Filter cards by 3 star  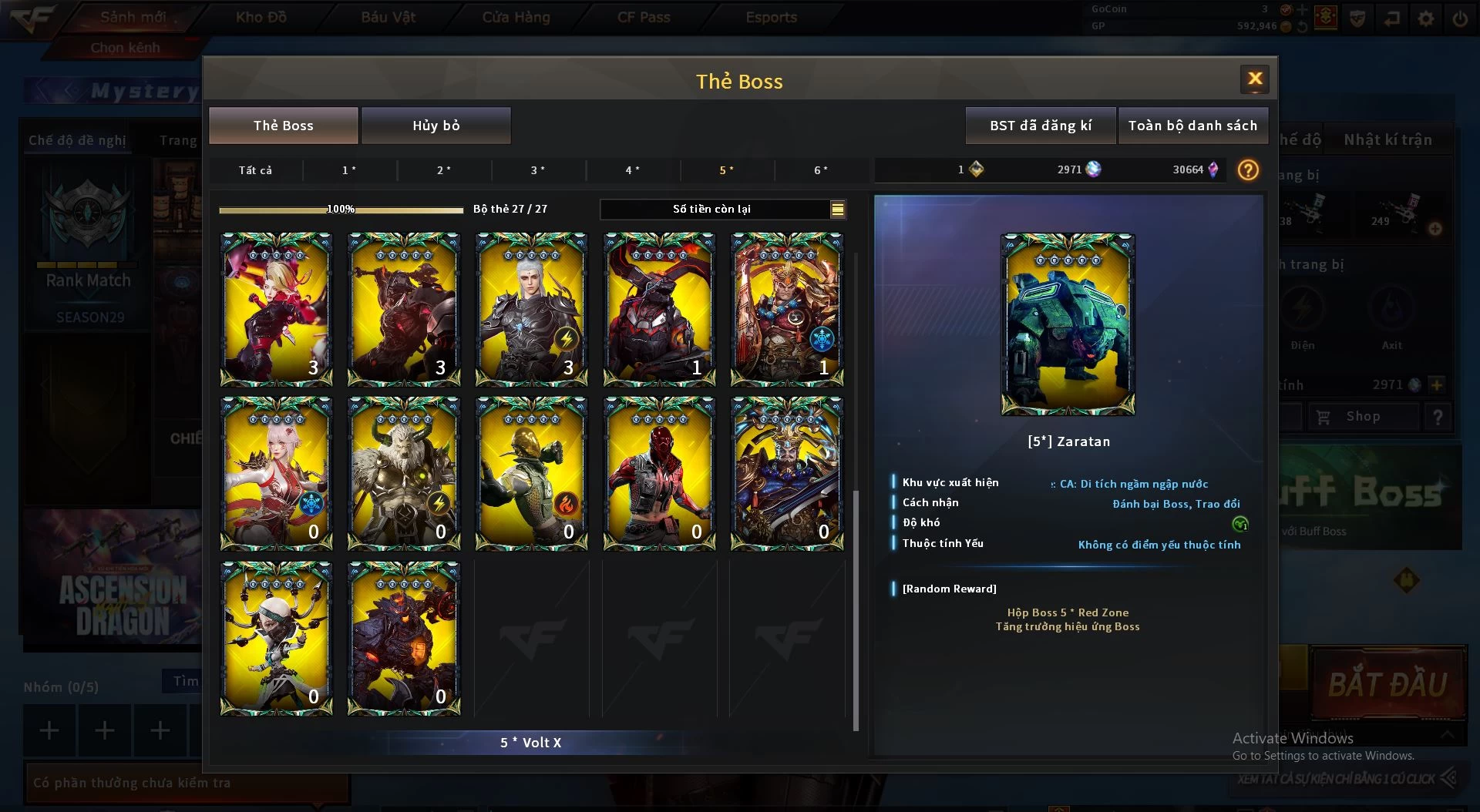(x=538, y=170)
